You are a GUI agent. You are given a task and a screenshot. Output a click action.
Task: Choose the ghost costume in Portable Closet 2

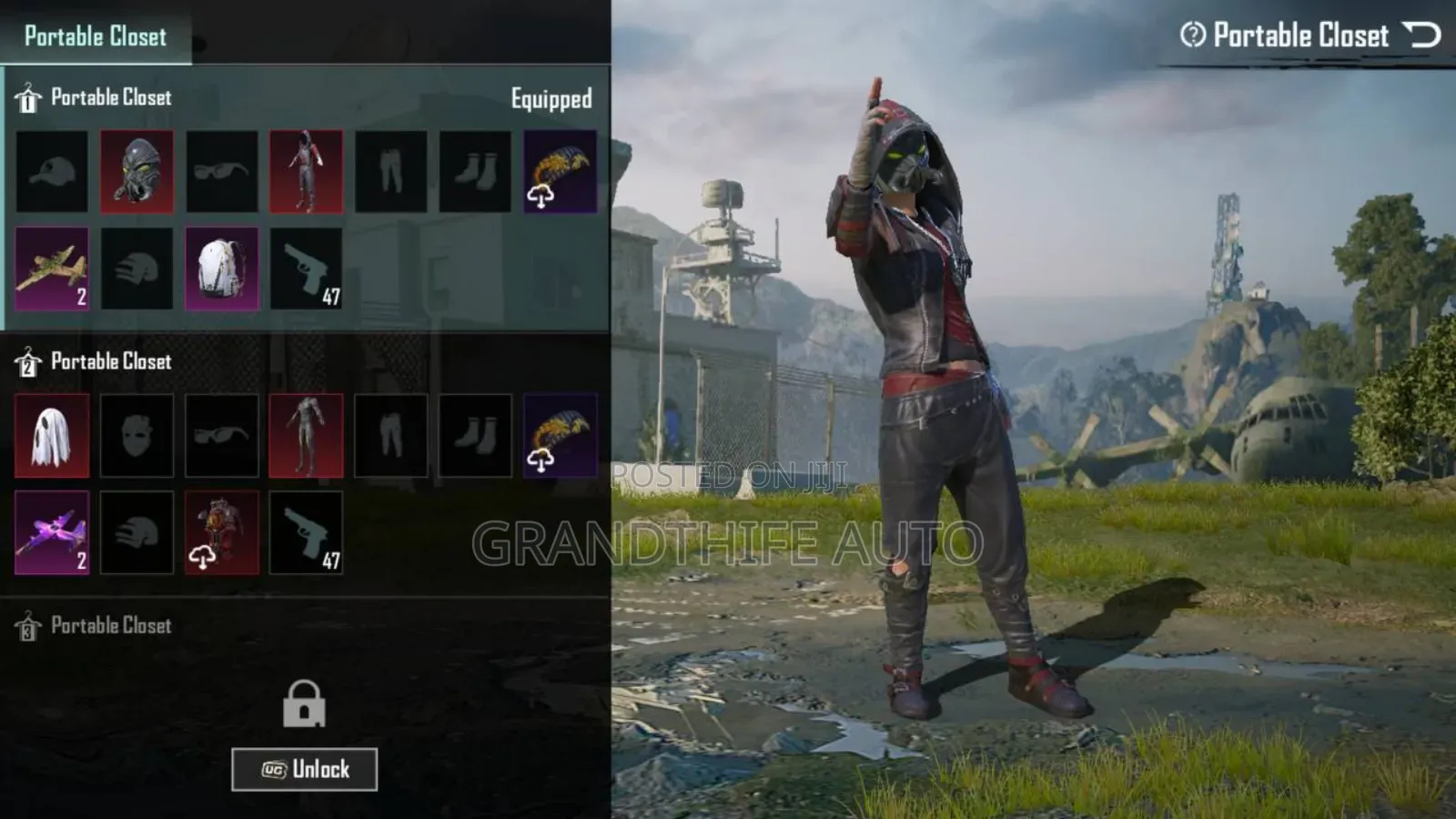50,434
